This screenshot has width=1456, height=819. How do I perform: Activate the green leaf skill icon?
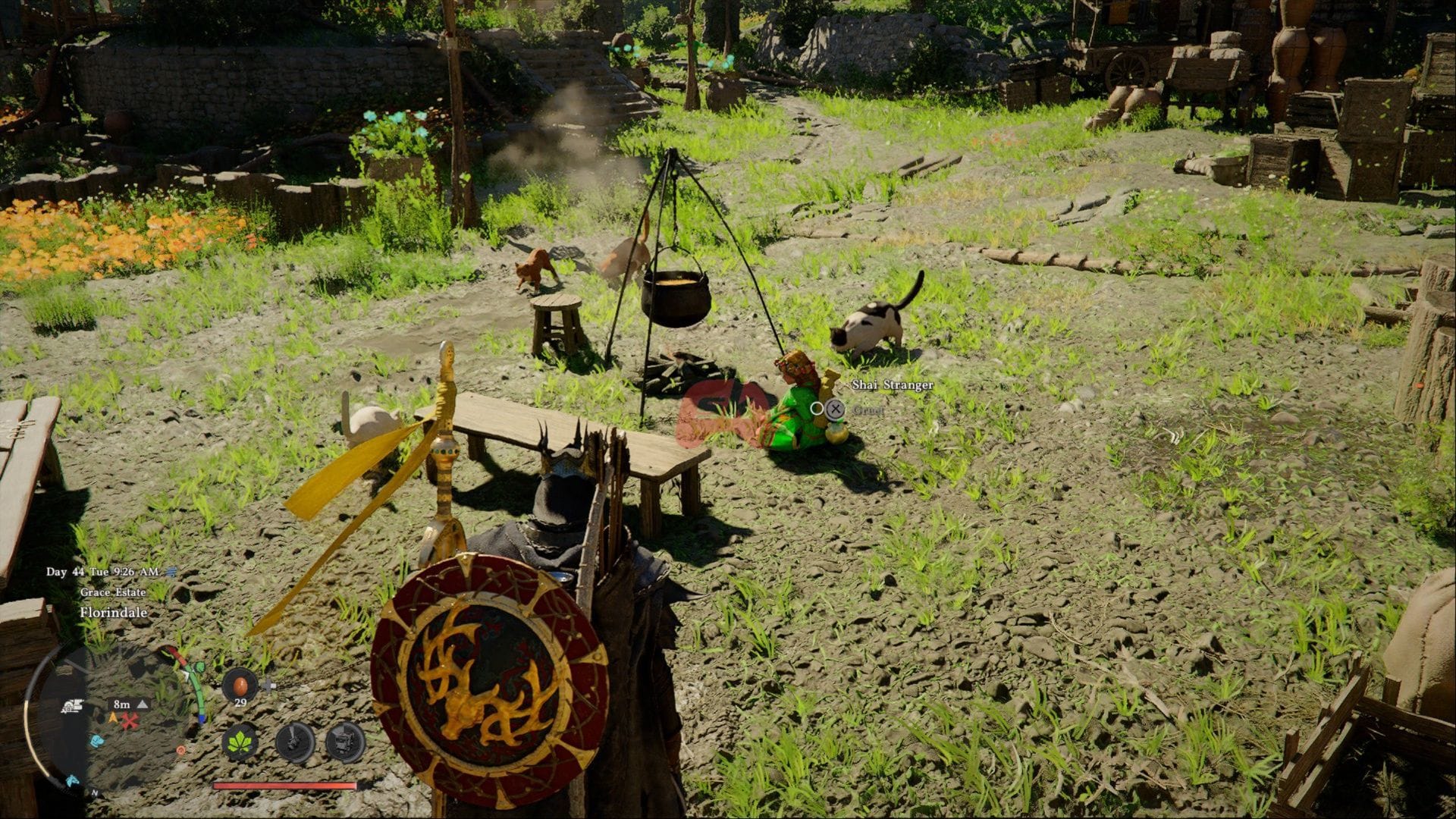coord(240,741)
